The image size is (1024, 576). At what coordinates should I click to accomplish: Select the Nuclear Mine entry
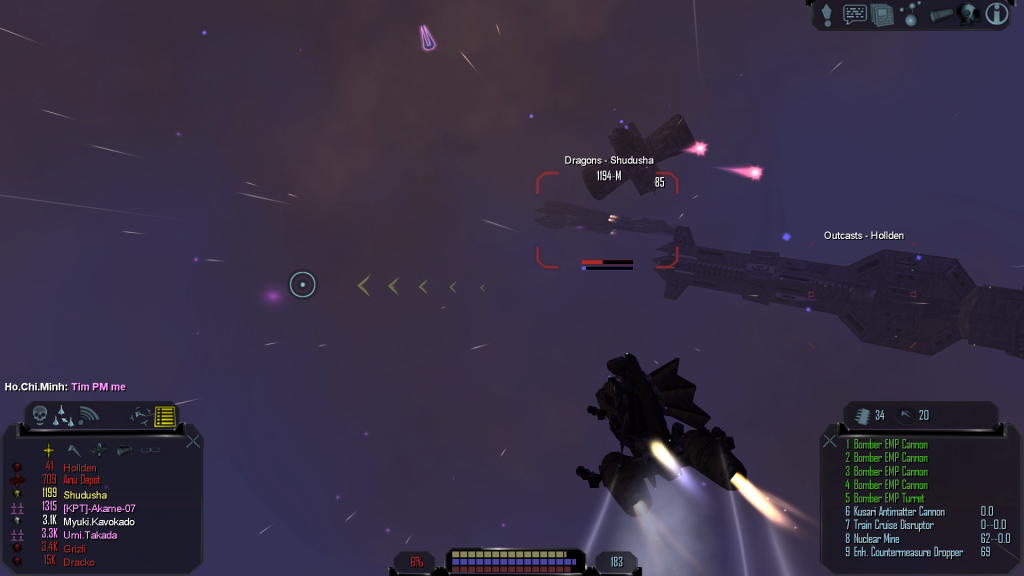click(880, 538)
